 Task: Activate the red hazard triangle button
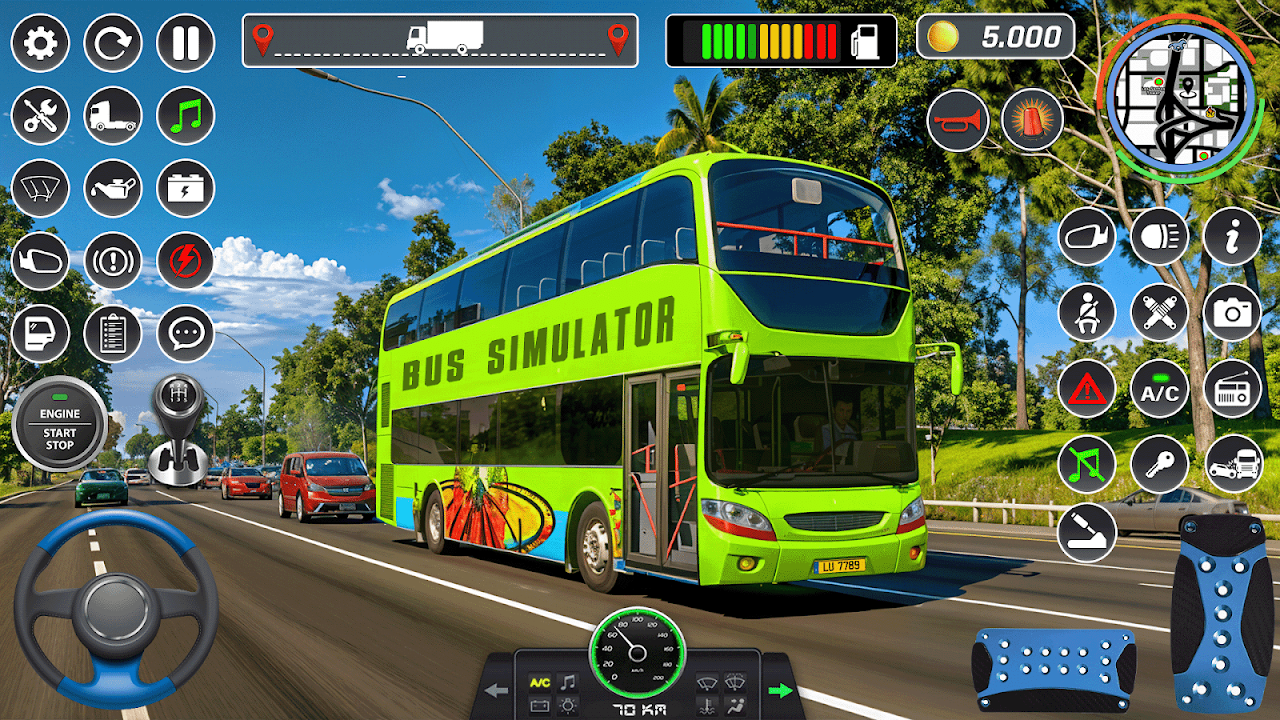pos(1086,389)
